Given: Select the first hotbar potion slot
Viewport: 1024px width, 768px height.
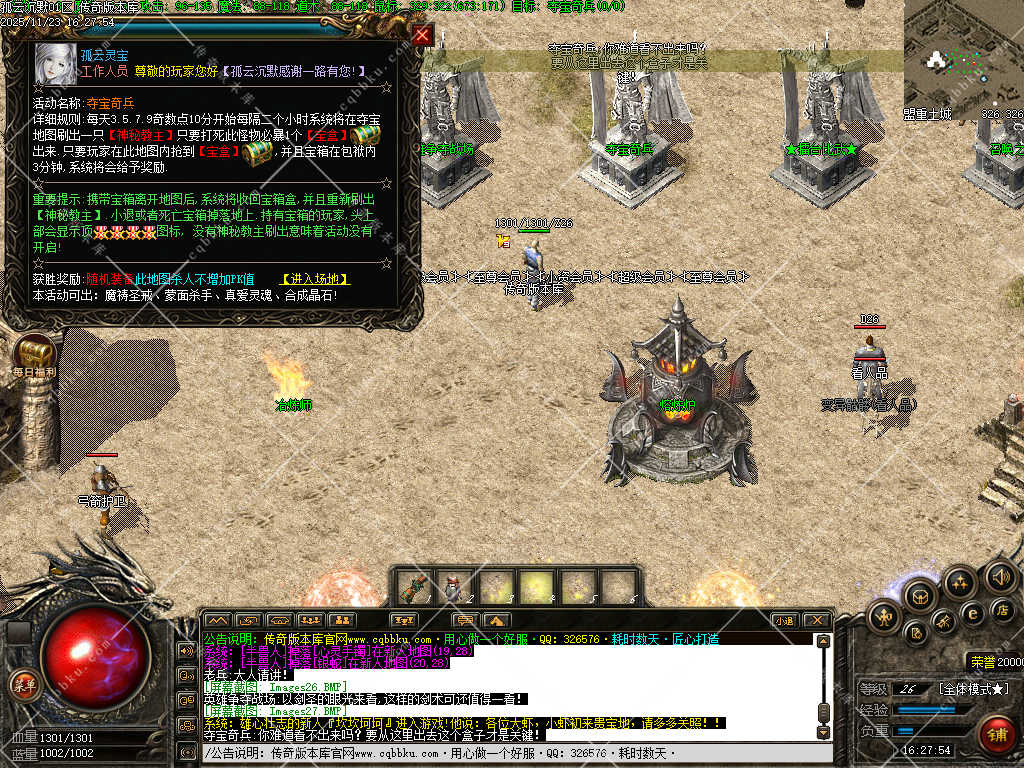Looking at the screenshot, I should tap(414, 587).
